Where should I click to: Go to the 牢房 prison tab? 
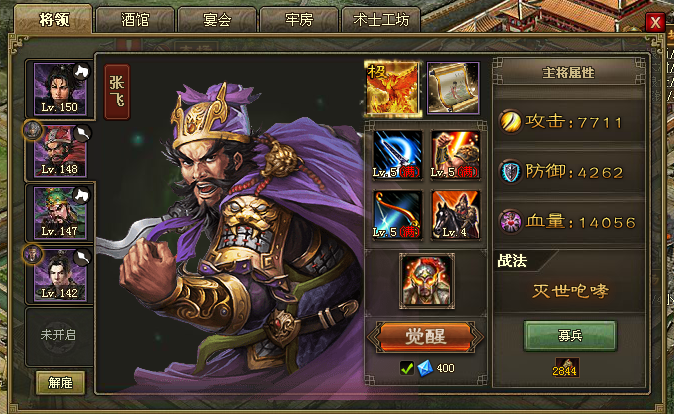298,19
